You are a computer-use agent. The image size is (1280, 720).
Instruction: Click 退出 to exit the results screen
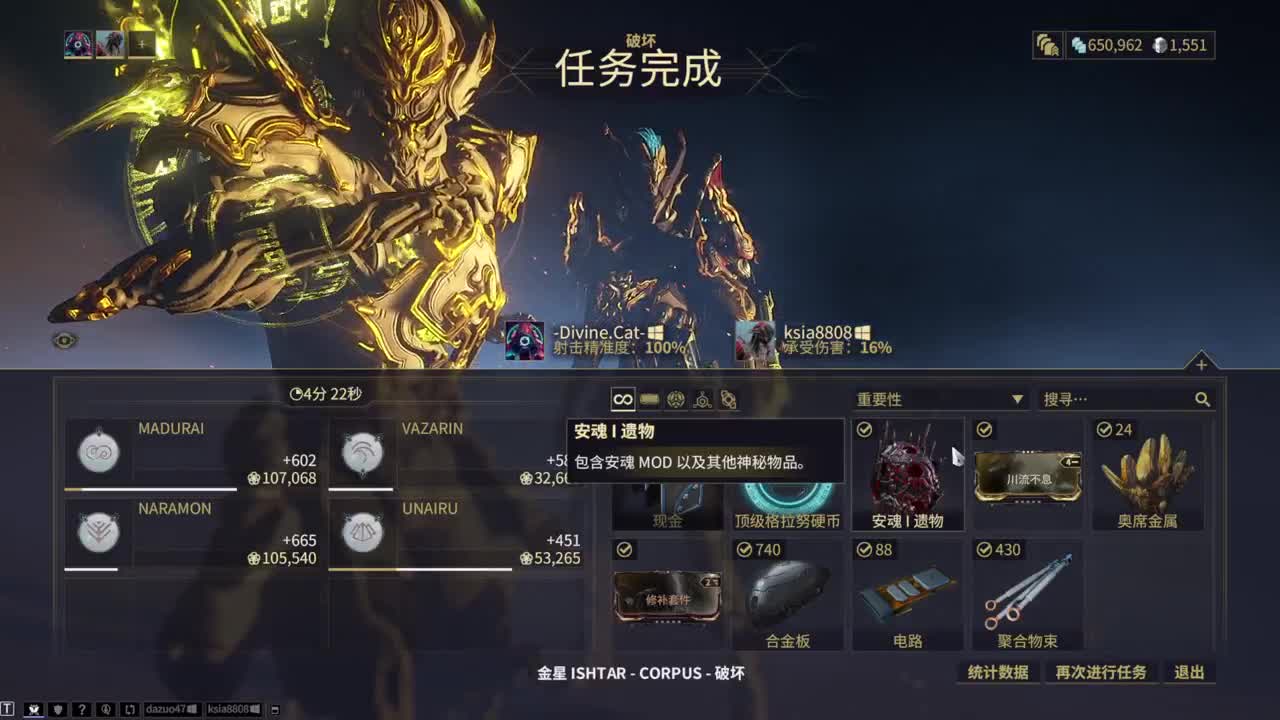pos(1188,671)
